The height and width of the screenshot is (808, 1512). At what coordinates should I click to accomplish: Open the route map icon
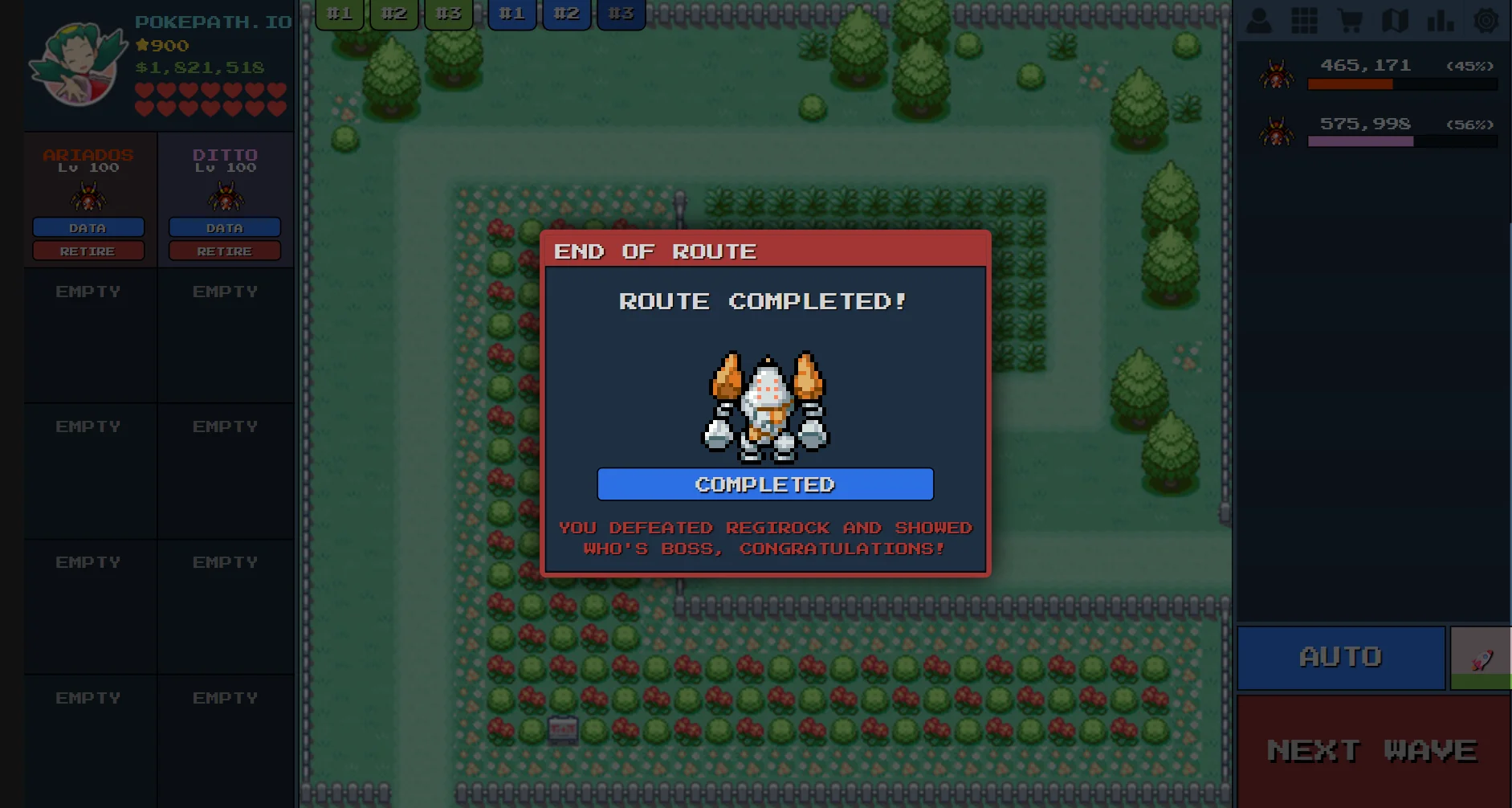[1396, 20]
